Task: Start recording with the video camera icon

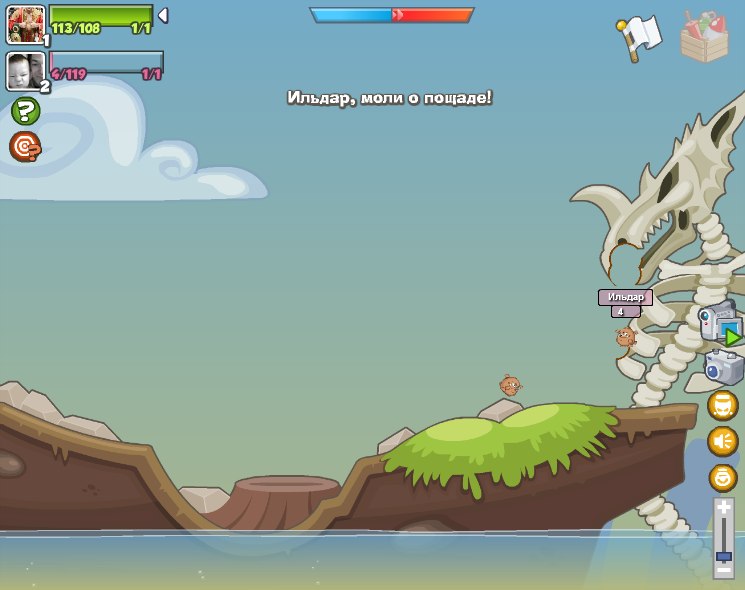Action: click(x=720, y=323)
